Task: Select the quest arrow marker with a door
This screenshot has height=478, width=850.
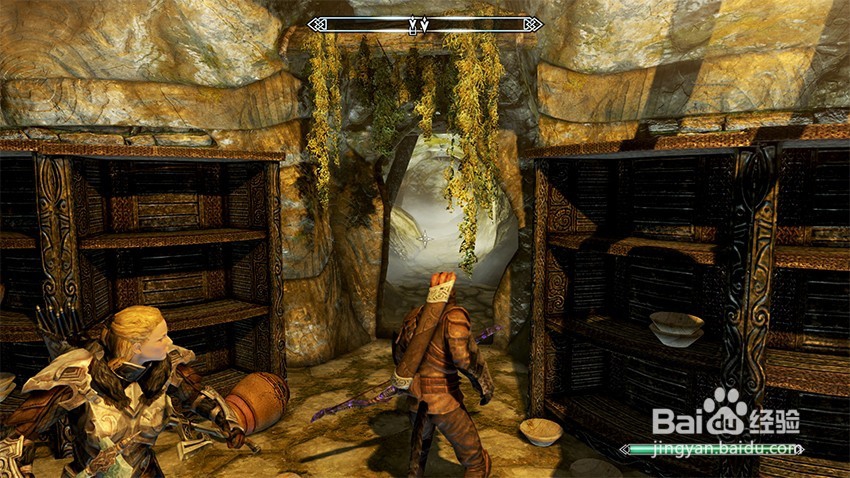Action: [412, 24]
